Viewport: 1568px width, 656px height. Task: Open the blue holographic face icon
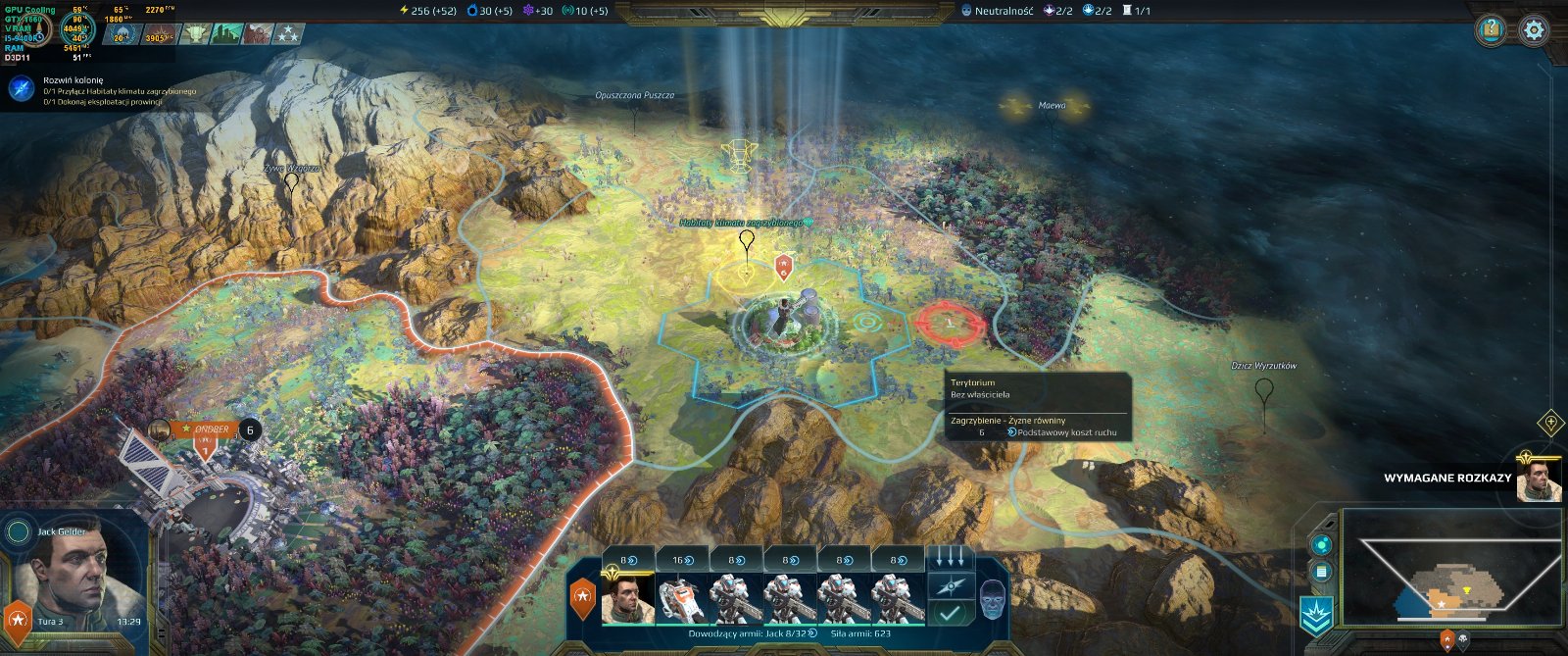(x=992, y=599)
